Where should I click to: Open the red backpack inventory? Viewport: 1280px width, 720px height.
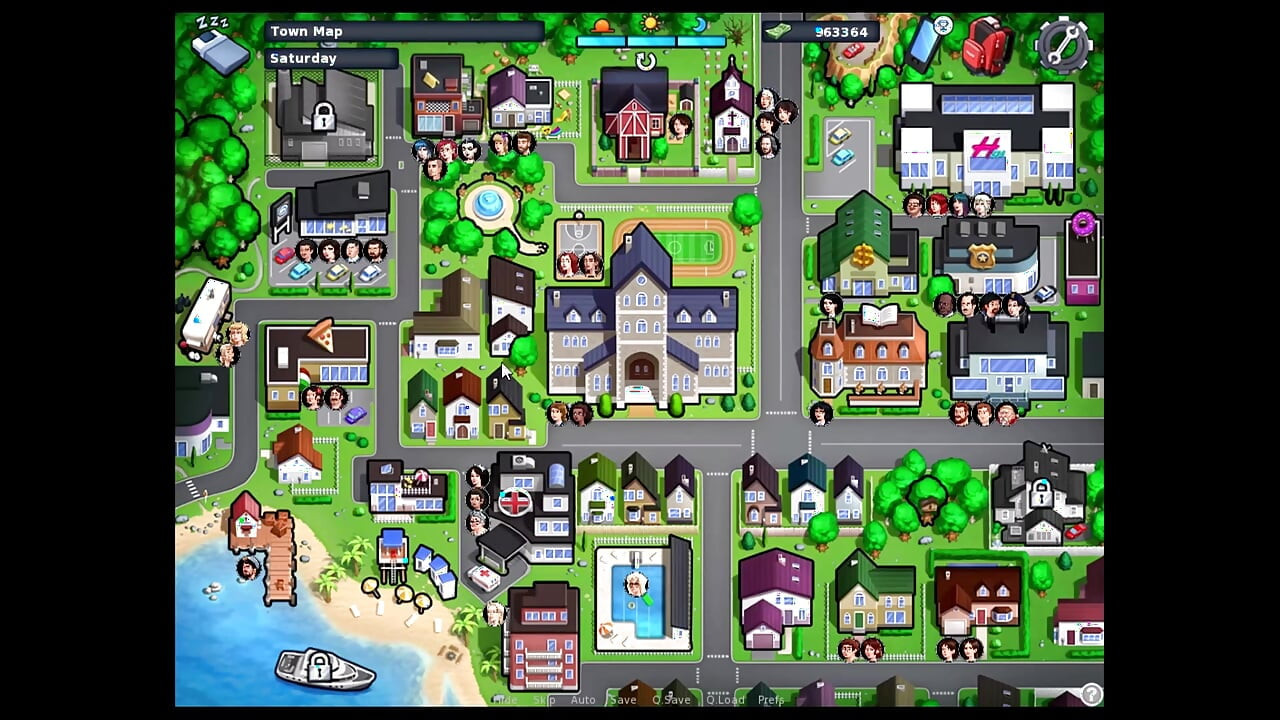point(987,45)
